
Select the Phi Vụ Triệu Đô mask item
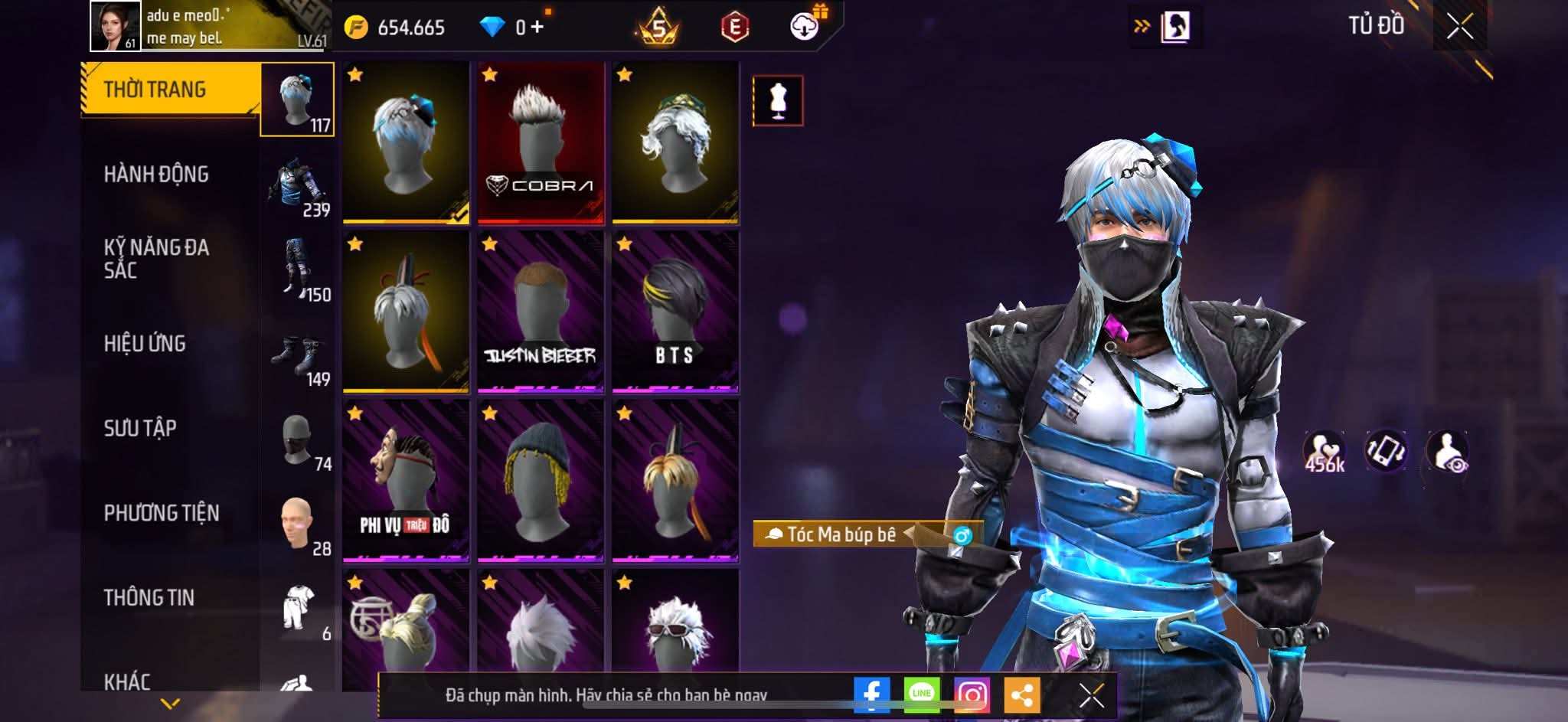406,481
